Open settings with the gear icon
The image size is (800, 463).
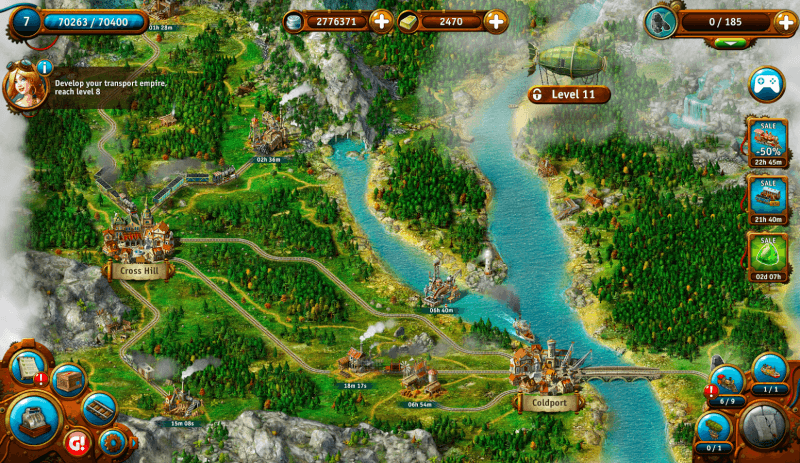[x=111, y=441]
